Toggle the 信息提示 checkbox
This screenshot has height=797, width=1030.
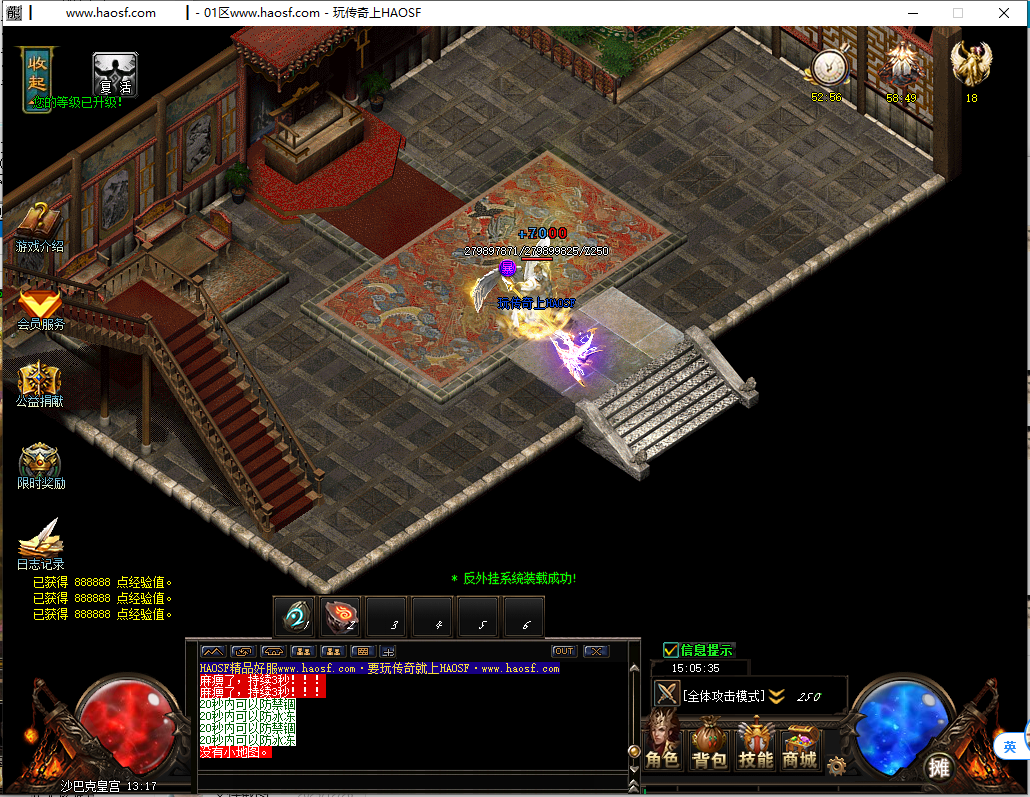671,650
